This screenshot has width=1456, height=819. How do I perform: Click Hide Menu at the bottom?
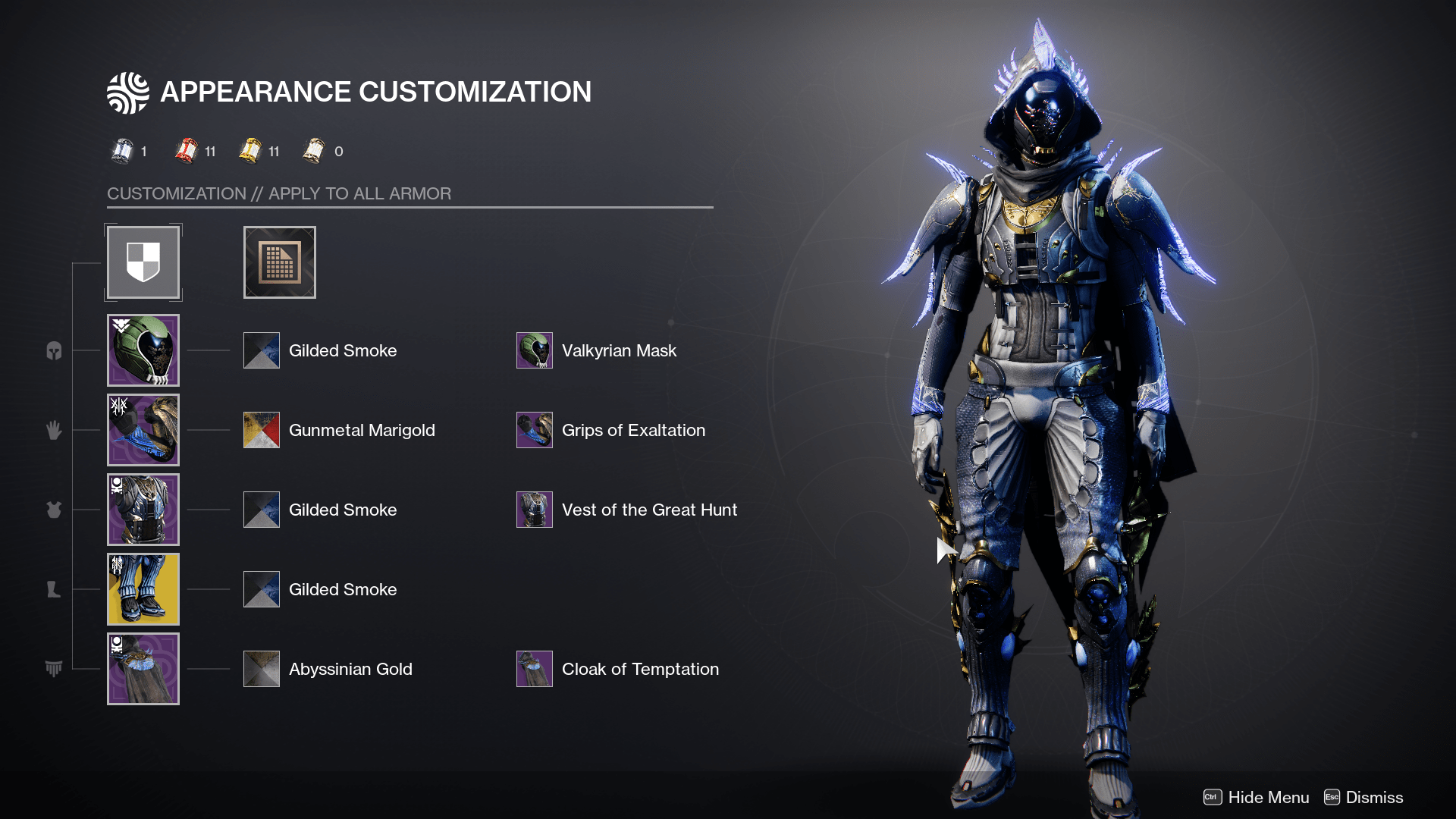coord(1257,797)
